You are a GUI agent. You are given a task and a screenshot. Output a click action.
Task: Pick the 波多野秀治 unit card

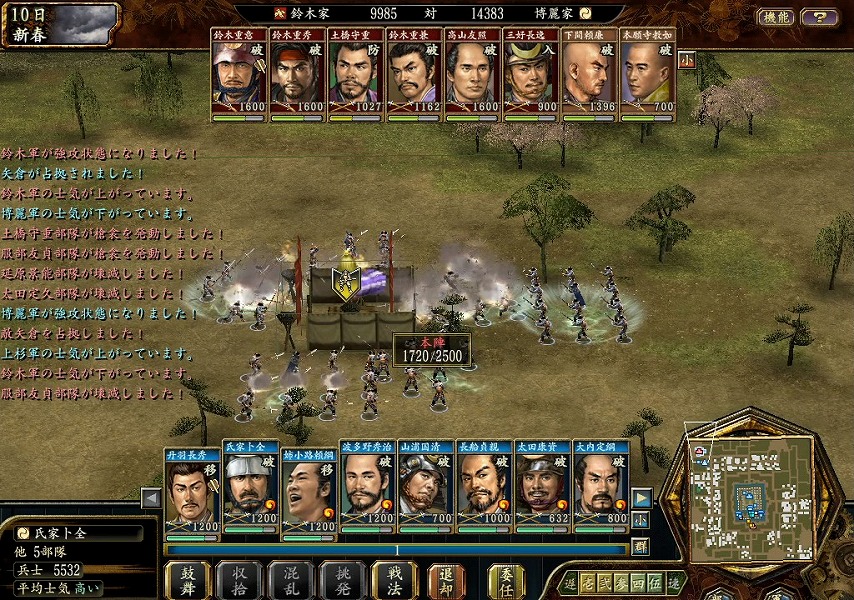click(x=367, y=490)
